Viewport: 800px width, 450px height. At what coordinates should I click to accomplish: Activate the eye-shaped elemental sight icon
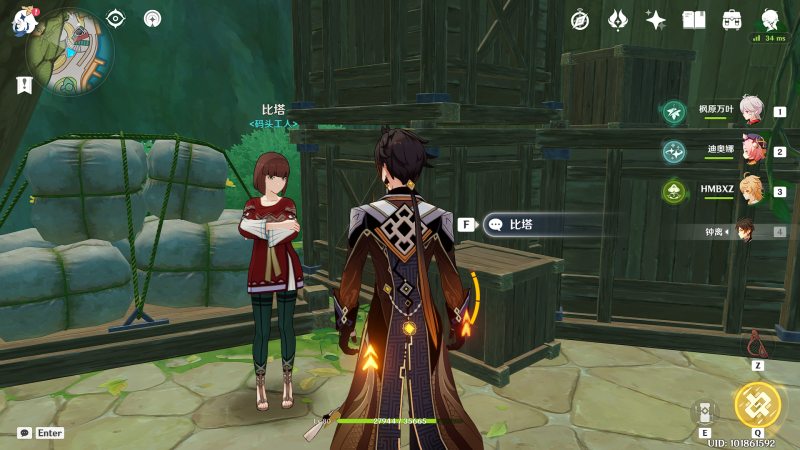116,18
